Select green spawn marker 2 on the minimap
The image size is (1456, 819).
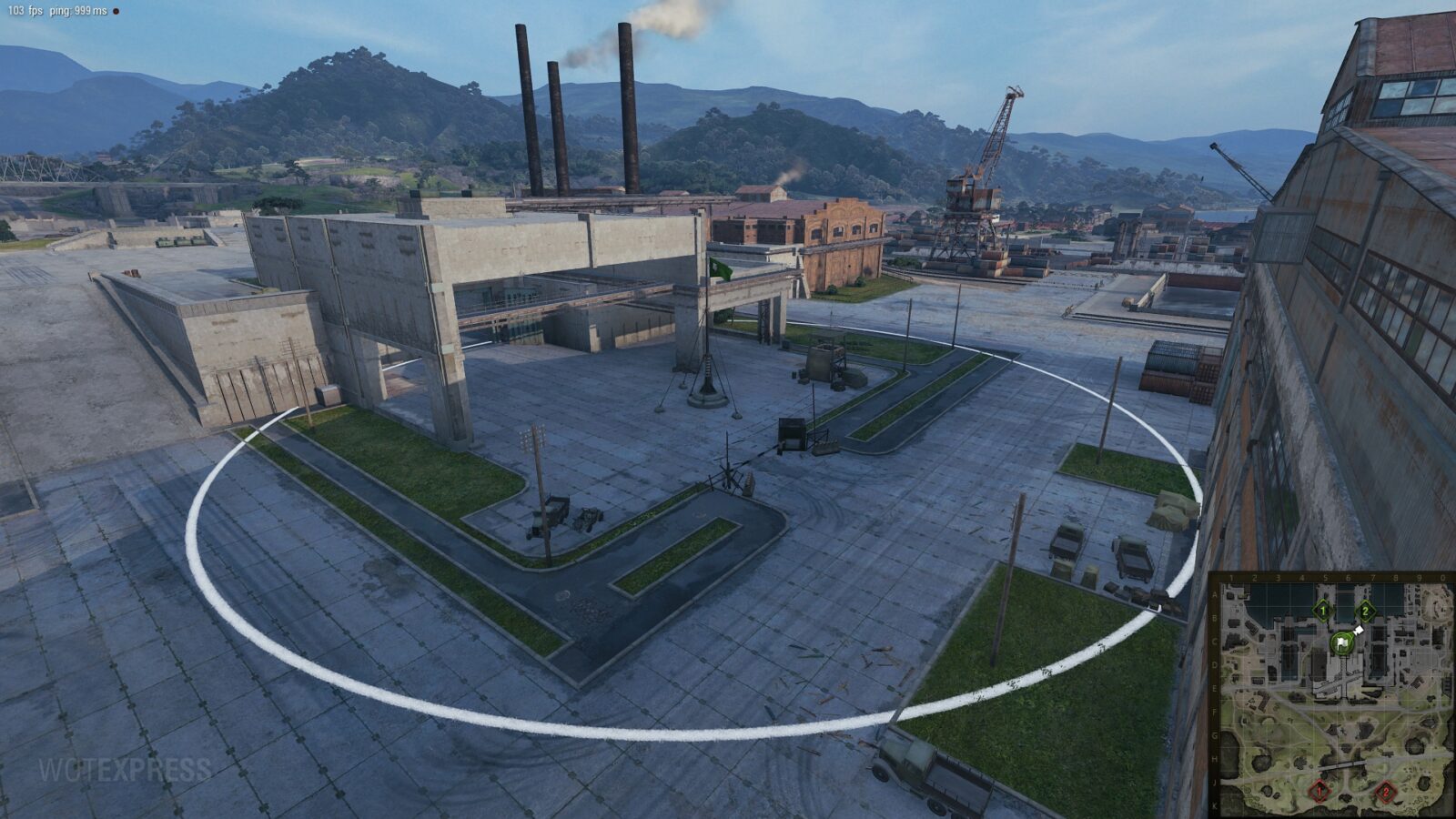click(x=1365, y=612)
